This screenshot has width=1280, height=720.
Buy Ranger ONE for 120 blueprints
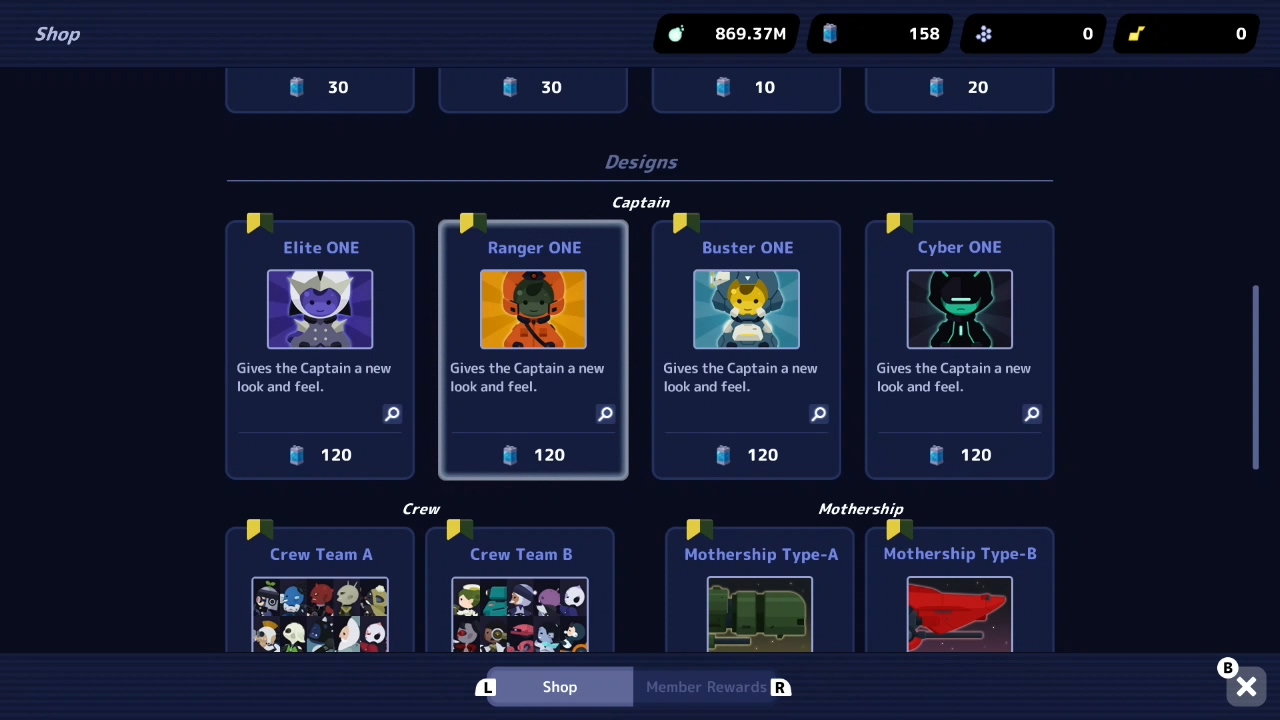[x=533, y=455]
